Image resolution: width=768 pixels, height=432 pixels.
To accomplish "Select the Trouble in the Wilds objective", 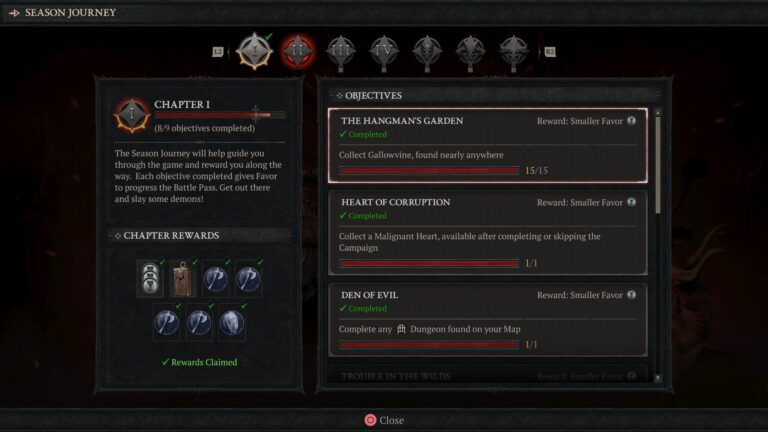I will click(x=487, y=376).
